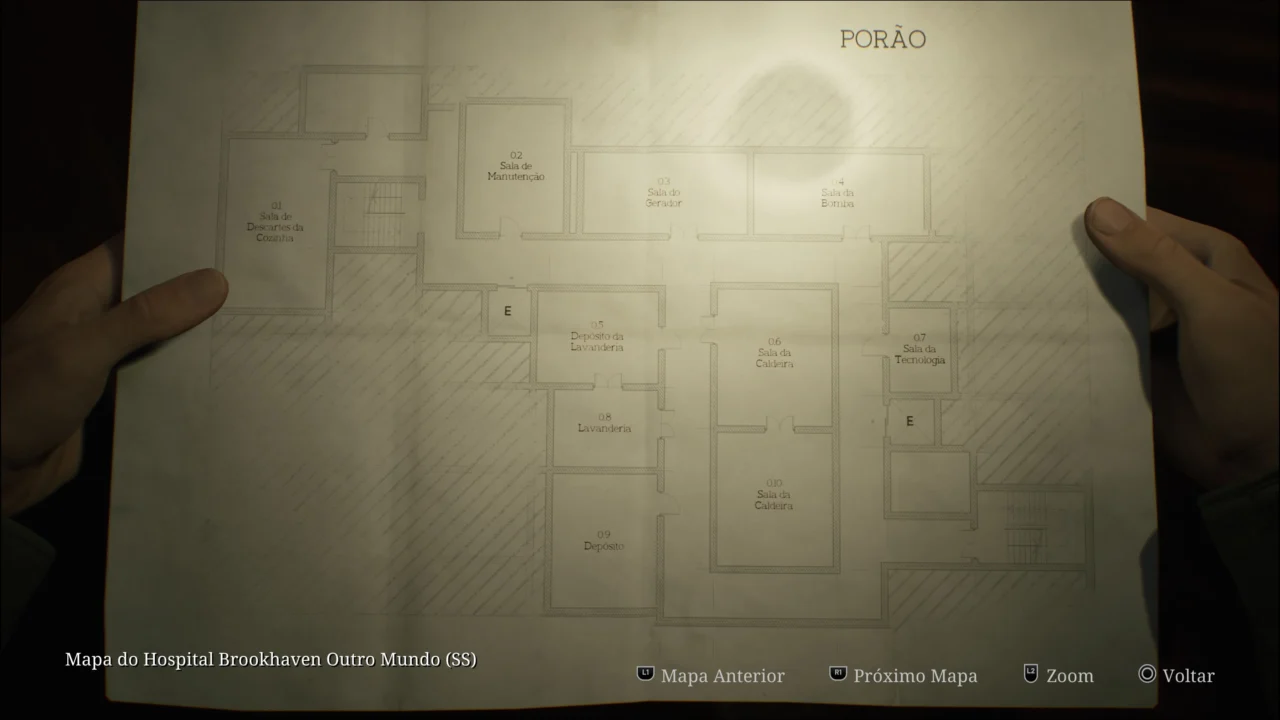Viewport: 1280px width, 720px height.
Task: Click the Próximo Mapa label
Action: pos(915,676)
